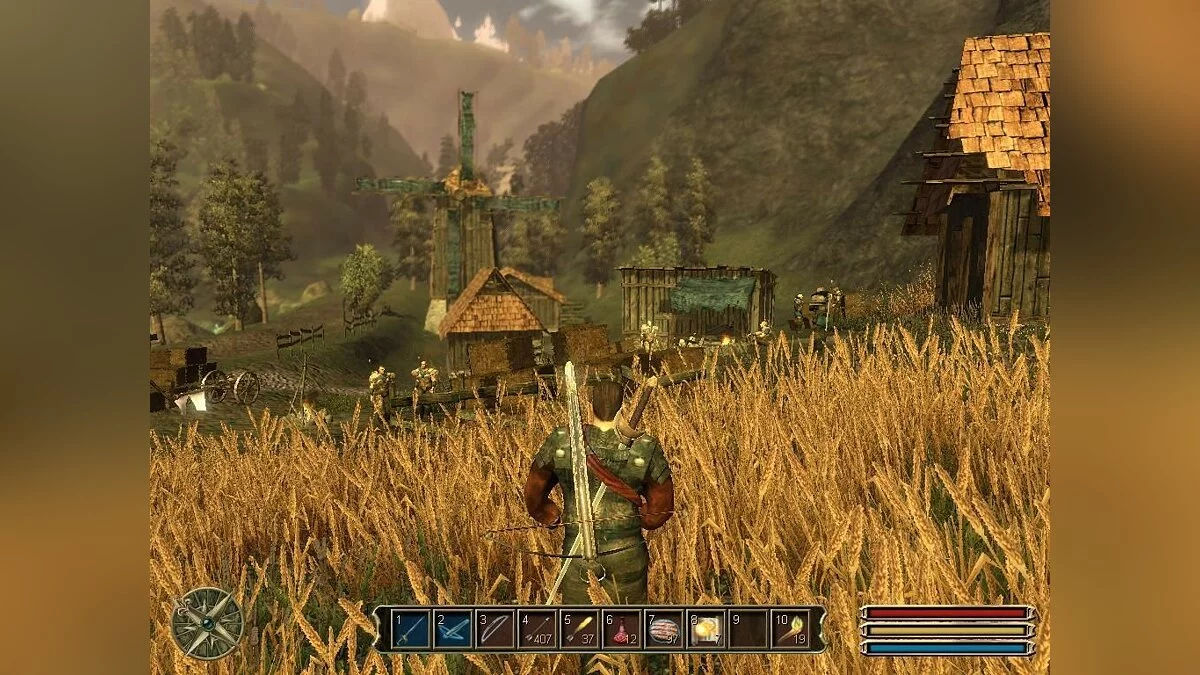Select the arrows stack showing 407

click(x=537, y=629)
